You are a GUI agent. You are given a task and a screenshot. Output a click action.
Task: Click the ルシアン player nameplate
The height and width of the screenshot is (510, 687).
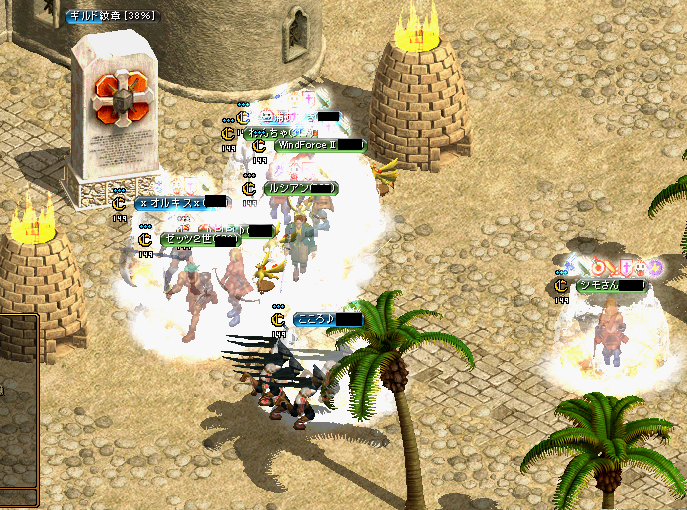[x=300, y=188]
